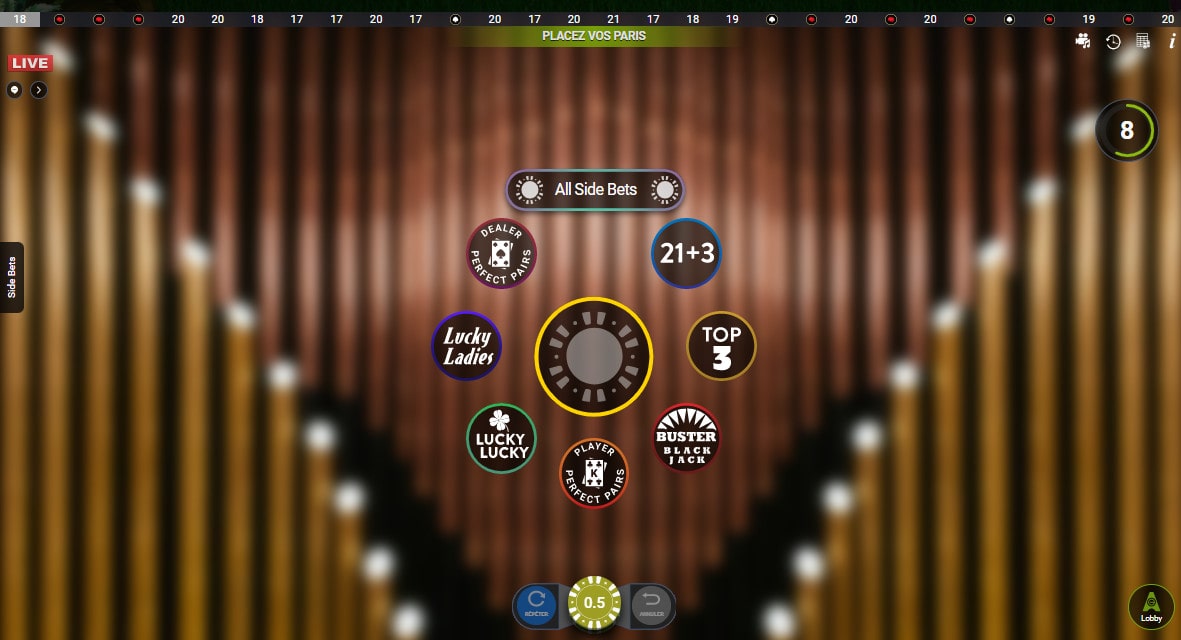This screenshot has width=1181, height=640.
Task: Open the info 'i' help icon
Action: click(x=1172, y=41)
